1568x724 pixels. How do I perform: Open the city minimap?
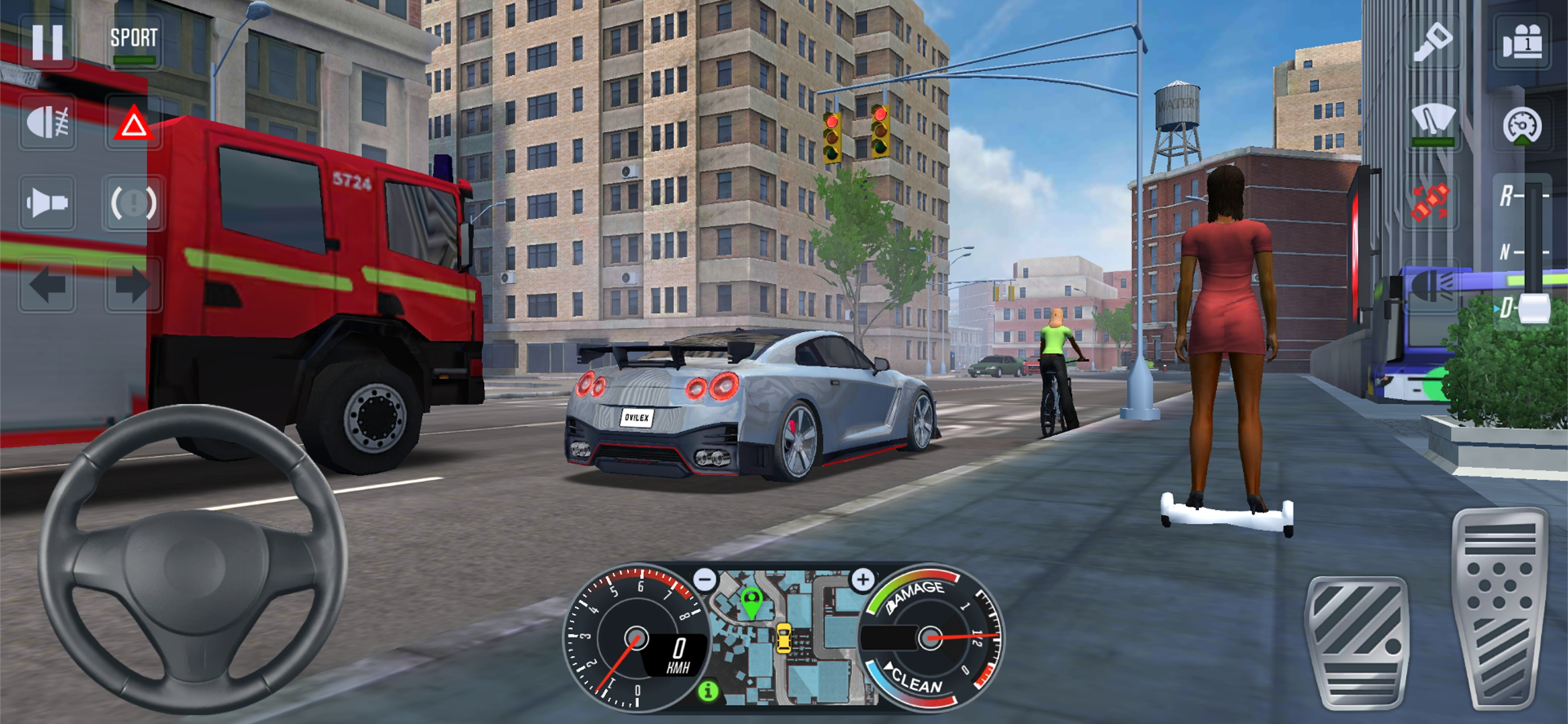click(785, 639)
